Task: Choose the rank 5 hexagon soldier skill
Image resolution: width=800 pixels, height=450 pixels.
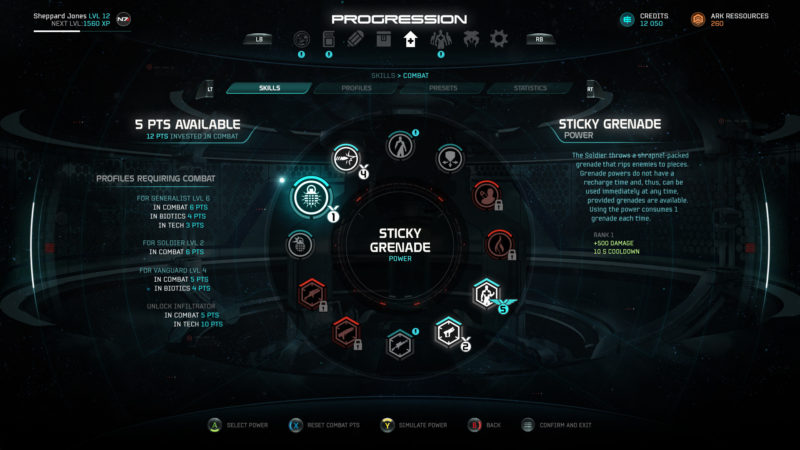Action: click(x=487, y=294)
